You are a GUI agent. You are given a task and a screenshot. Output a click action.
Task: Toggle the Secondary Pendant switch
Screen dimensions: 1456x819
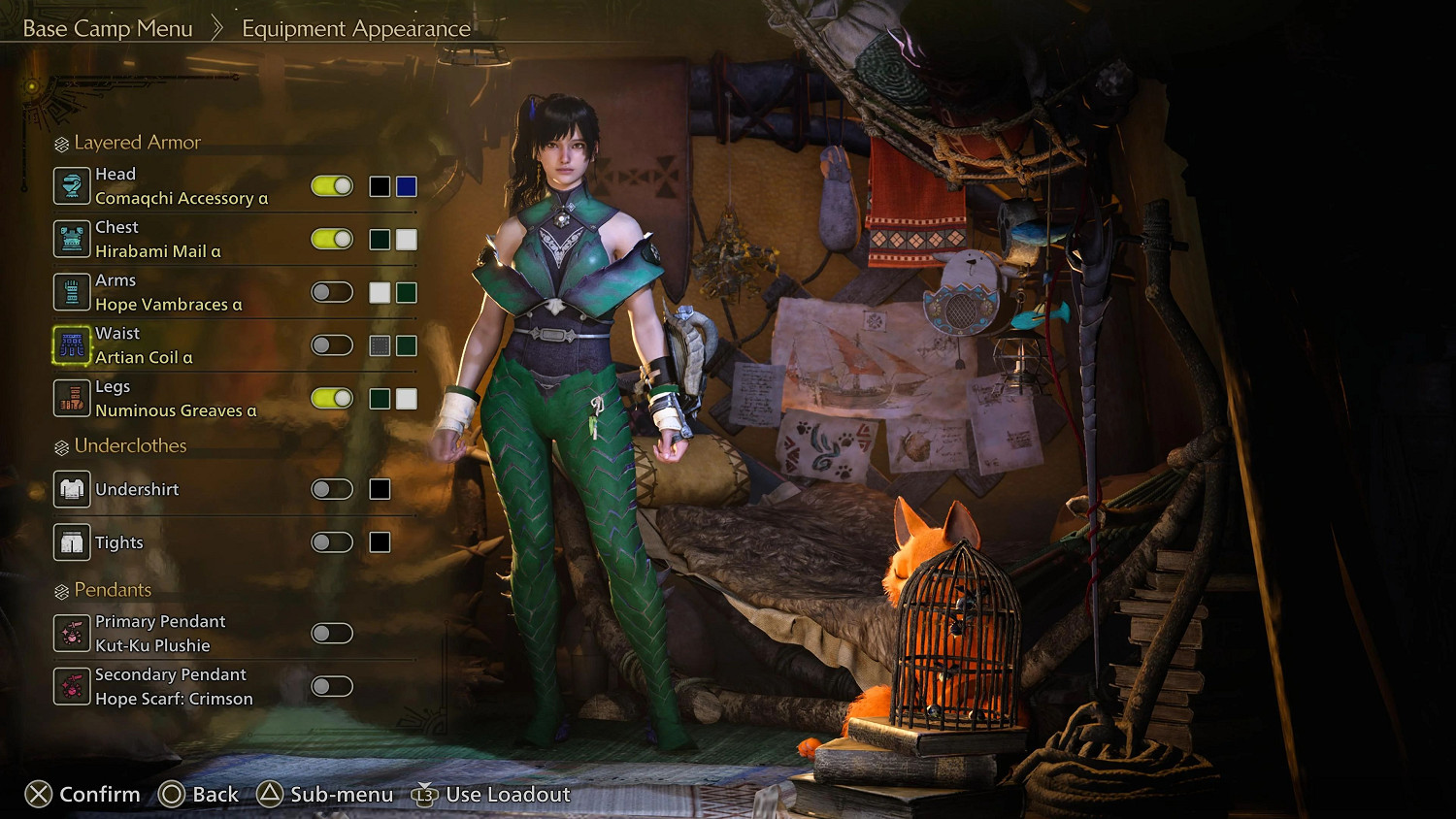[332, 687]
